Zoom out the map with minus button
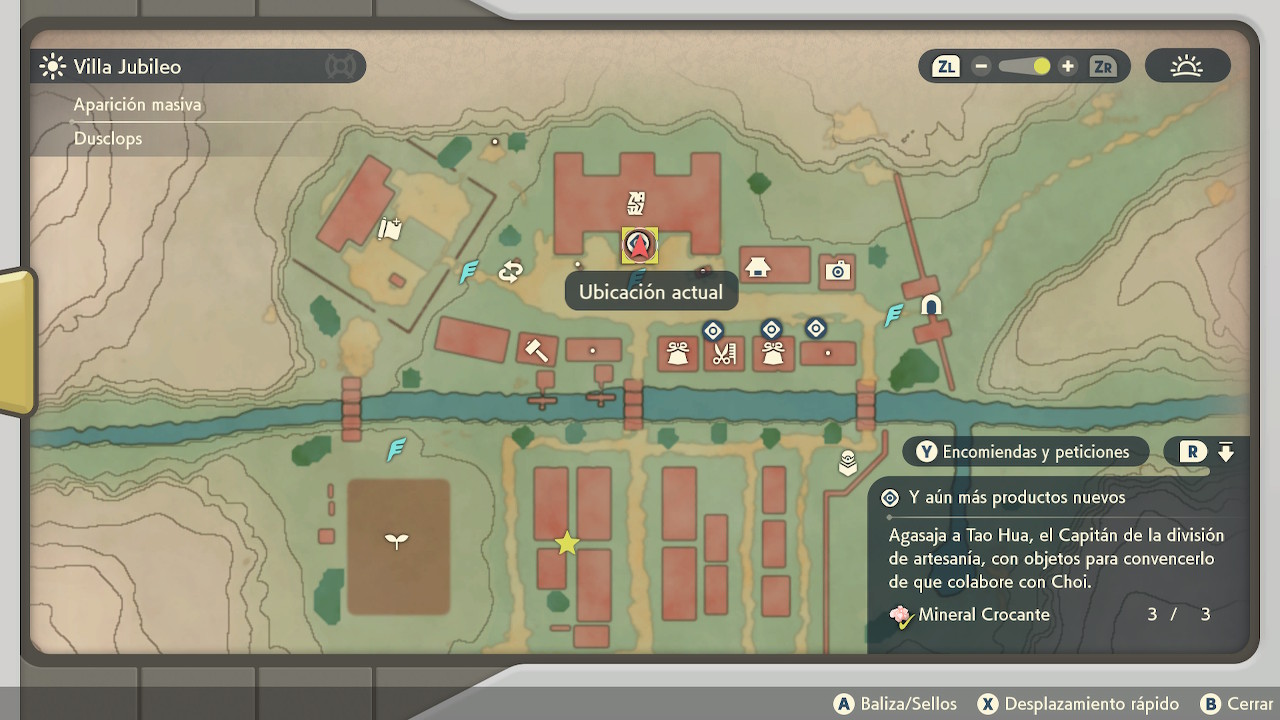 tap(981, 67)
